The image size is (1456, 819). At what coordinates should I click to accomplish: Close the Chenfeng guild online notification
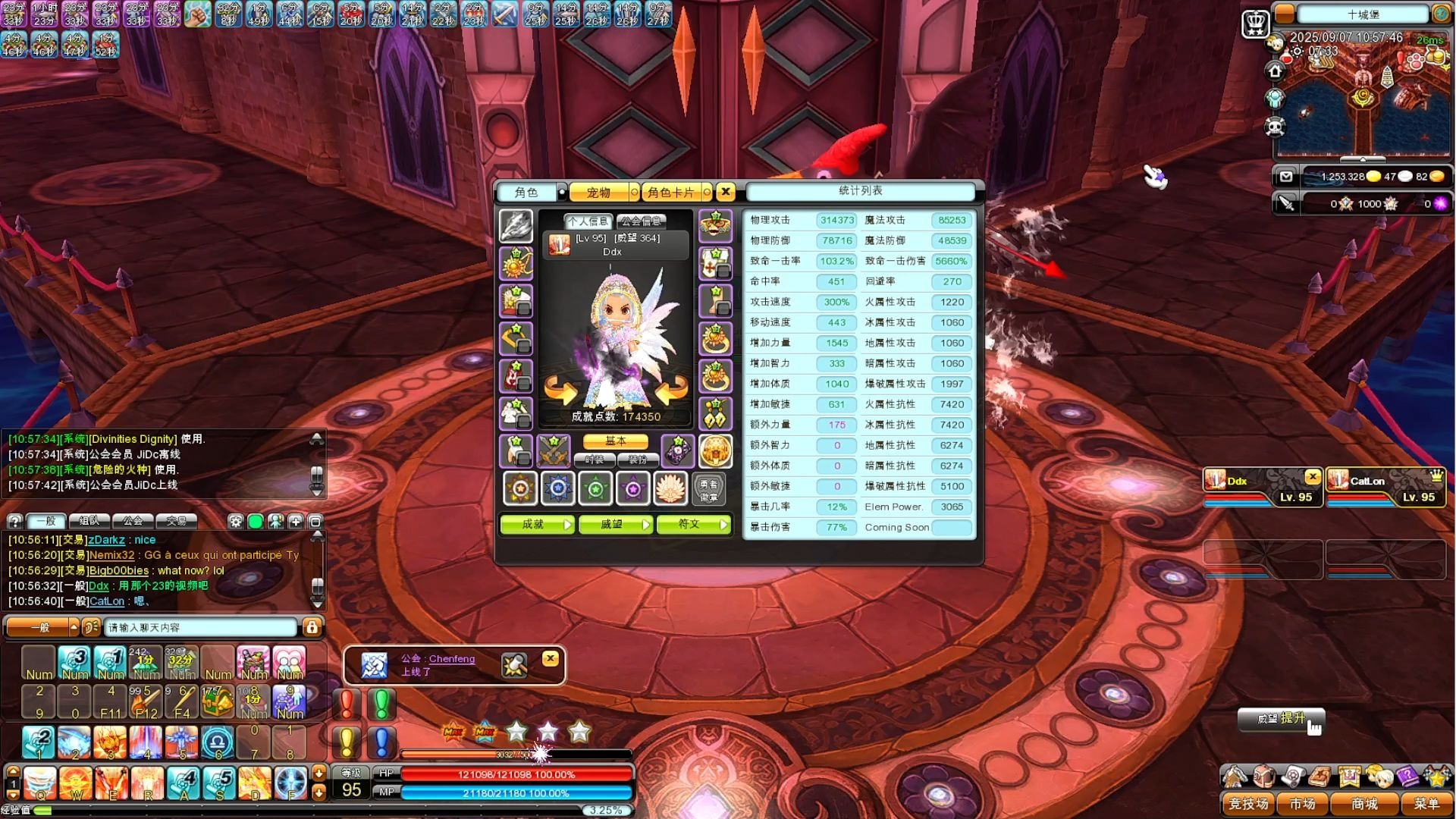pyautogui.click(x=551, y=658)
